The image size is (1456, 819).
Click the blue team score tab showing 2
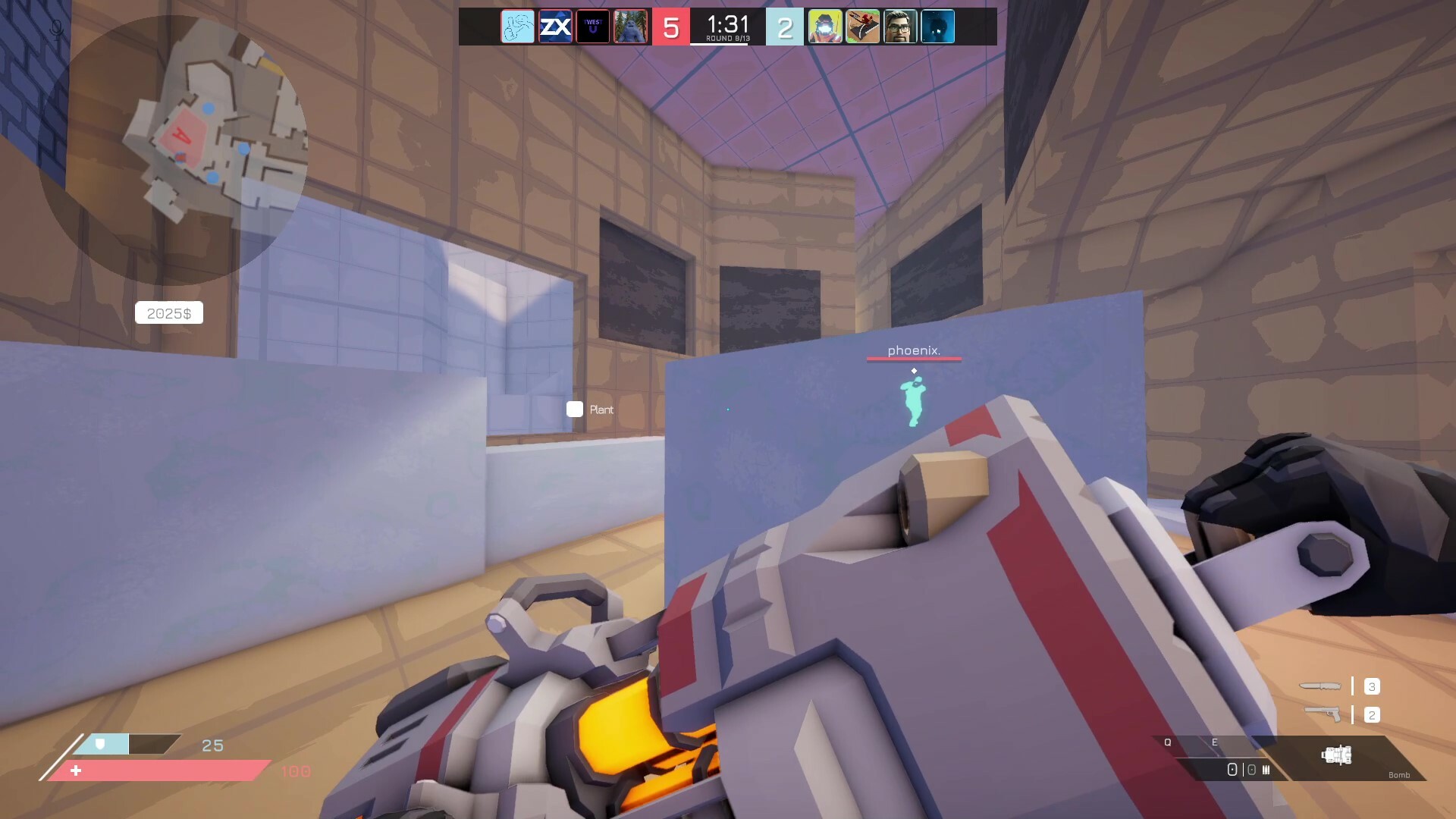click(786, 27)
